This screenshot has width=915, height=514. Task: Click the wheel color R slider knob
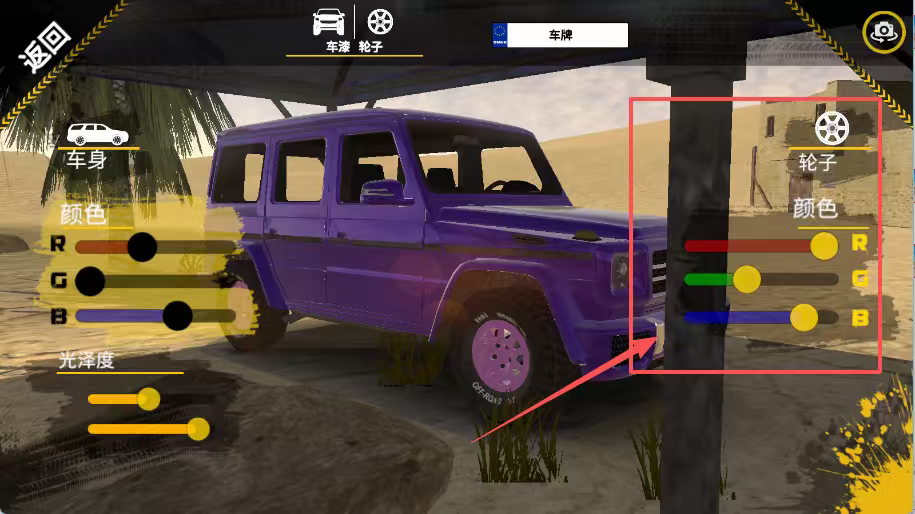(824, 245)
